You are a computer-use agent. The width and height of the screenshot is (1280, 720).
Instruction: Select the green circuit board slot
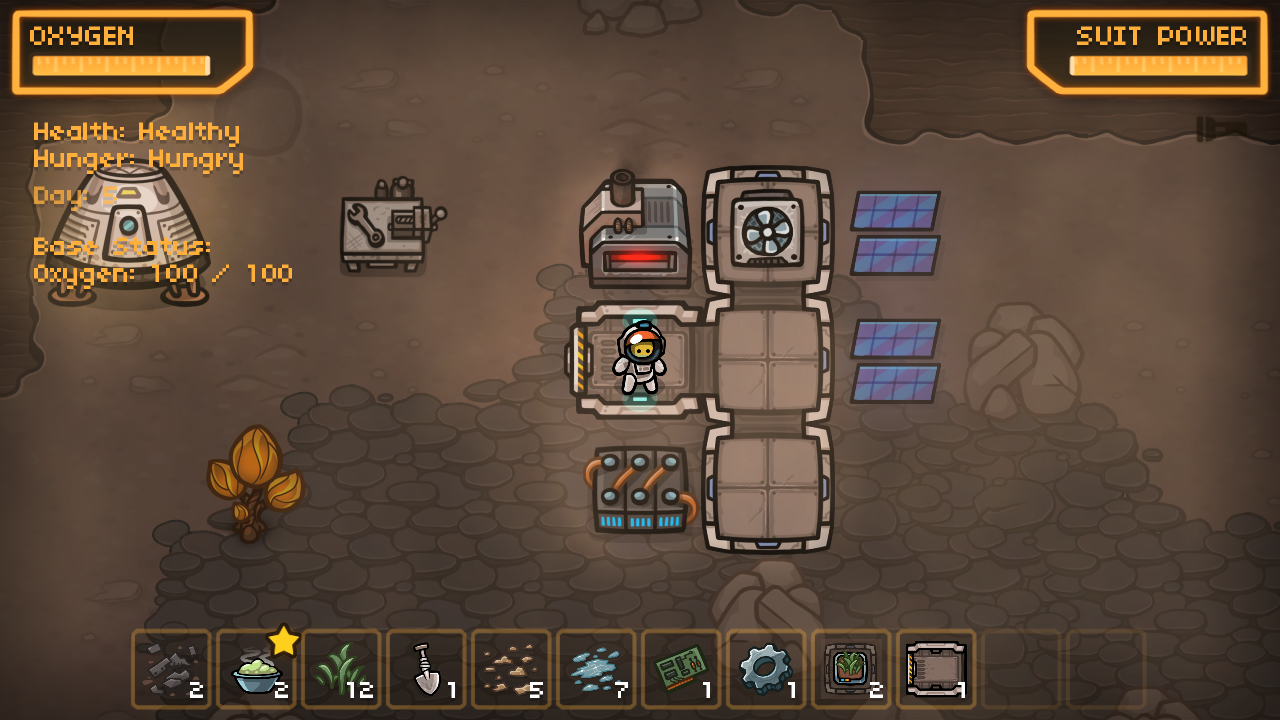681,668
